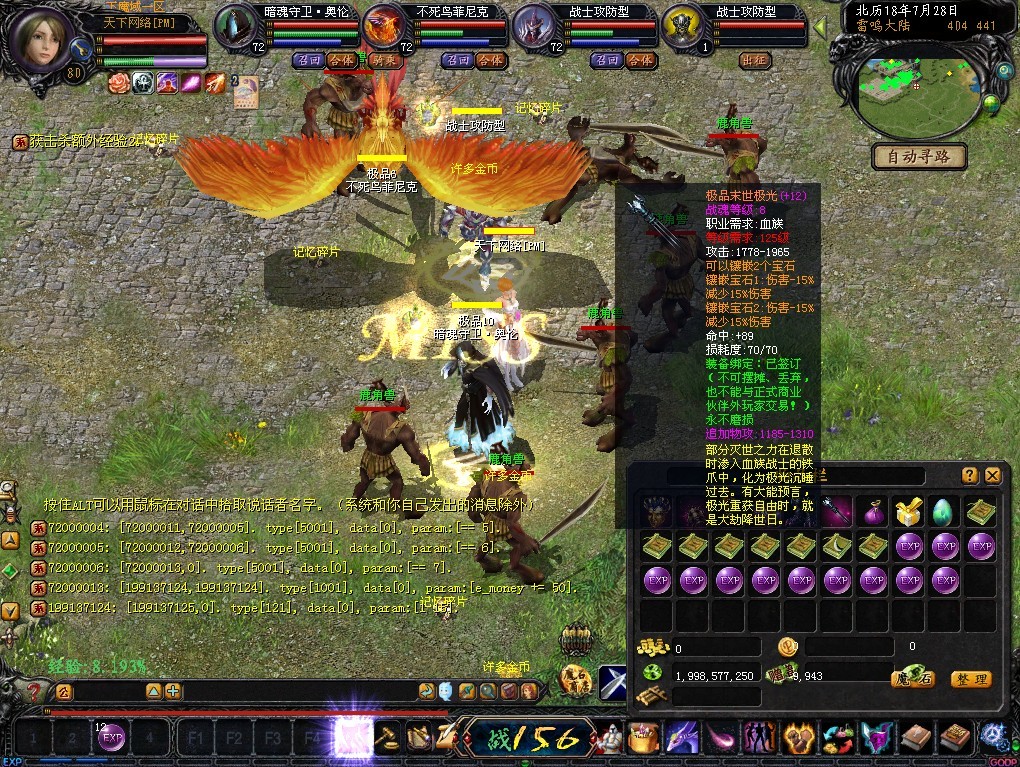Select the green egg item
The height and width of the screenshot is (767, 1020).
pyautogui.click(x=945, y=512)
